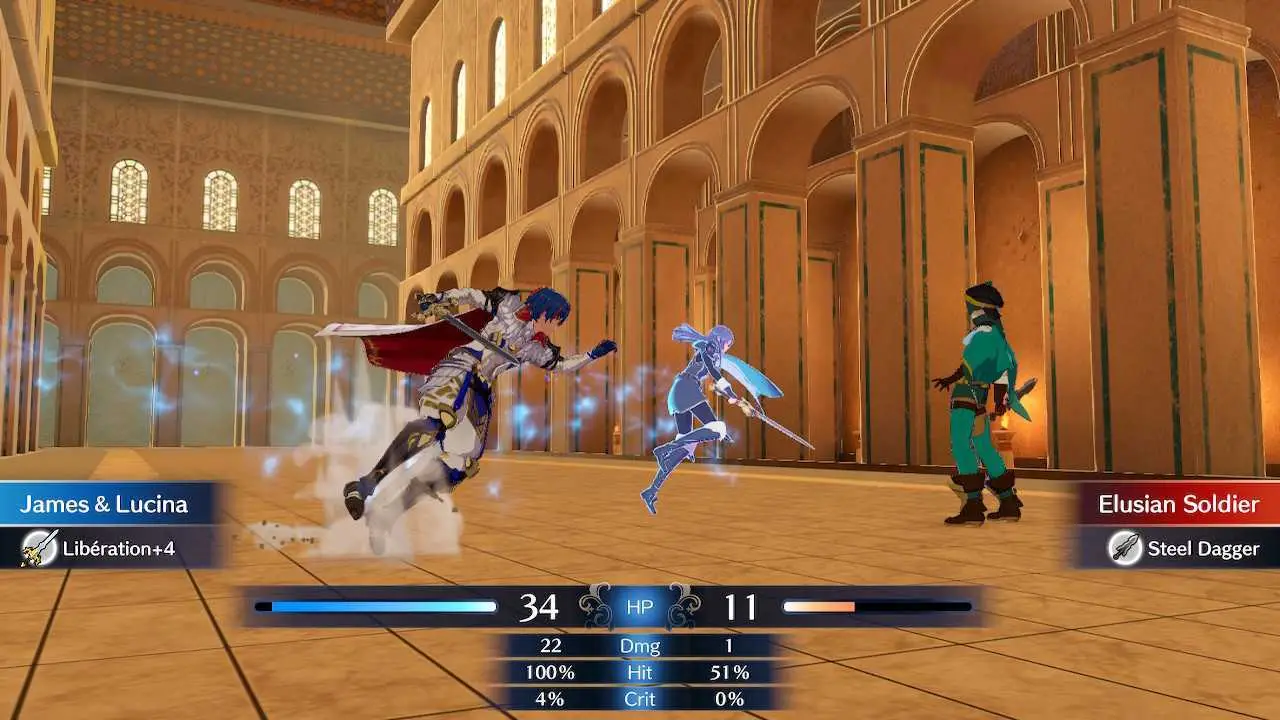Image resolution: width=1280 pixels, height=720 pixels.
Task: Expand the Dmg statistics row
Action: pyautogui.click(x=639, y=645)
